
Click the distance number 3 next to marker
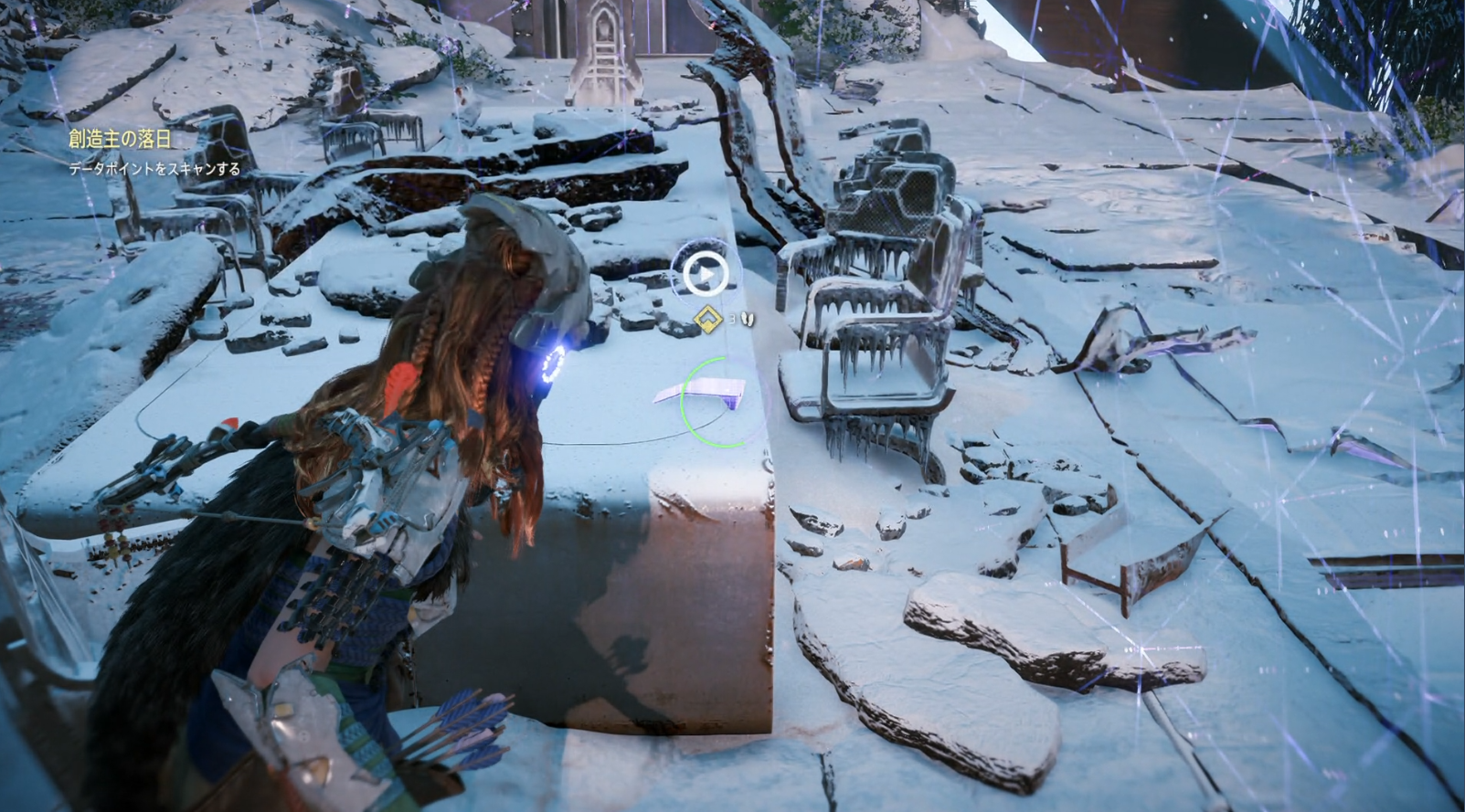[x=734, y=317]
